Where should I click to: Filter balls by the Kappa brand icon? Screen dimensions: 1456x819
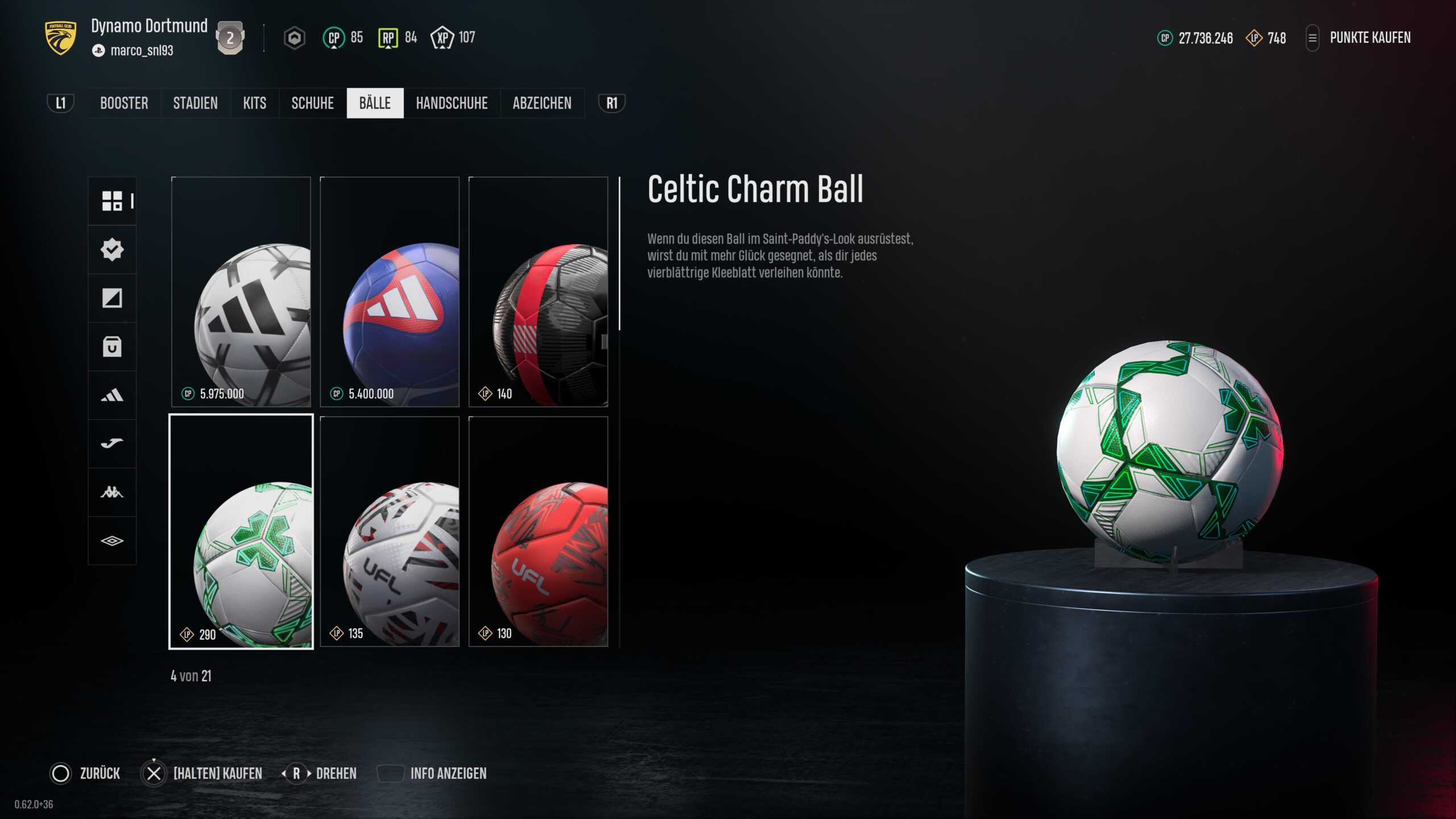pos(112,492)
